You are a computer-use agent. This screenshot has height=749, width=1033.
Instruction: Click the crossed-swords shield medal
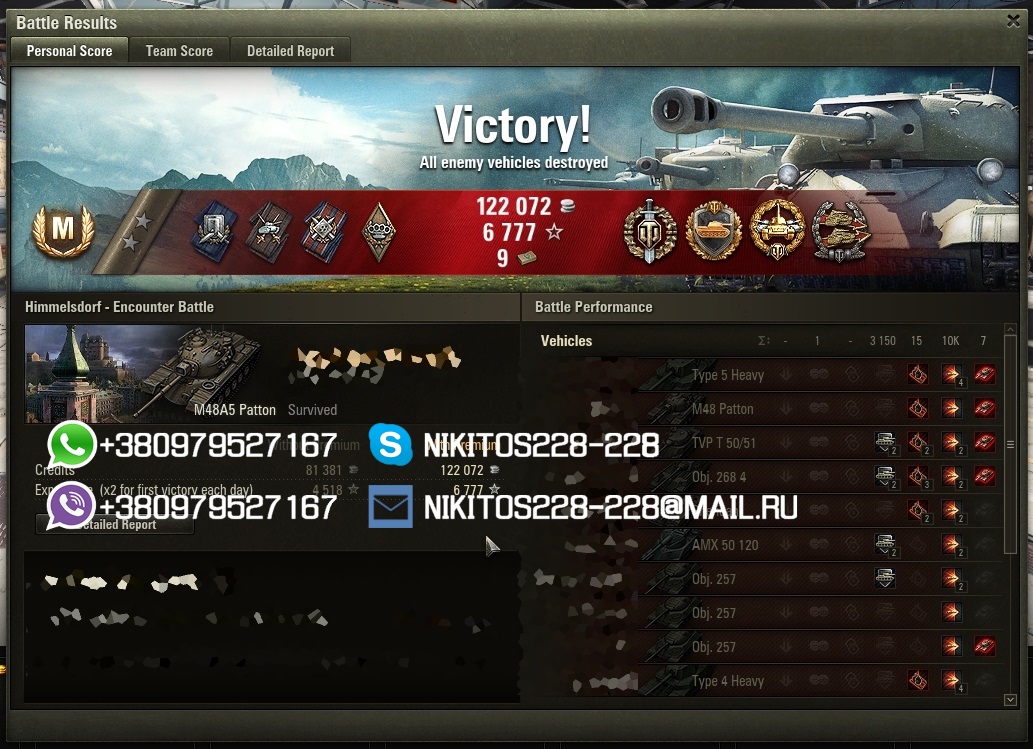click(650, 230)
